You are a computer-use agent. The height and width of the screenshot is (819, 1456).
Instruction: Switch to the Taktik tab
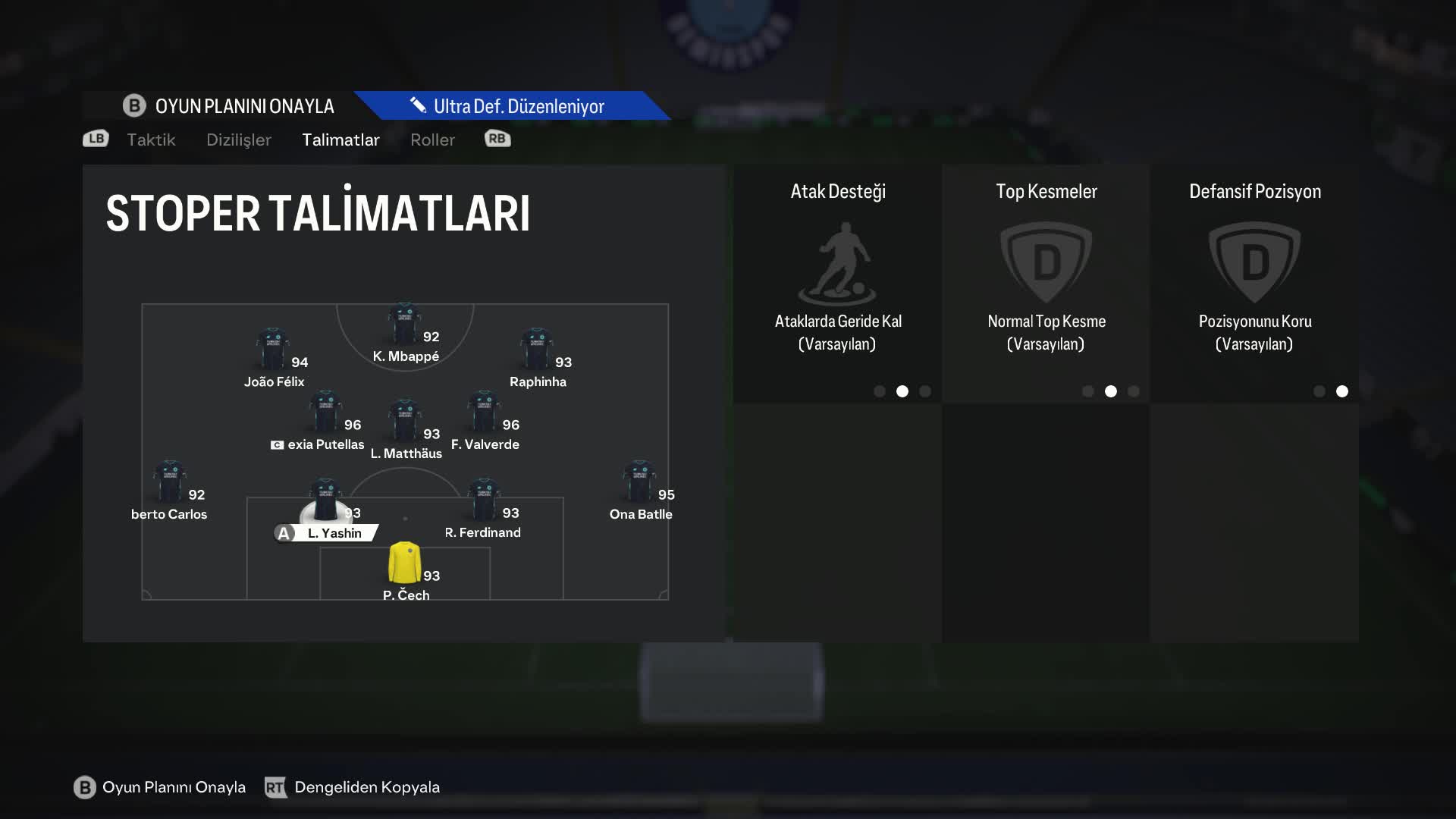pyautogui.click(x=151, y=140)
